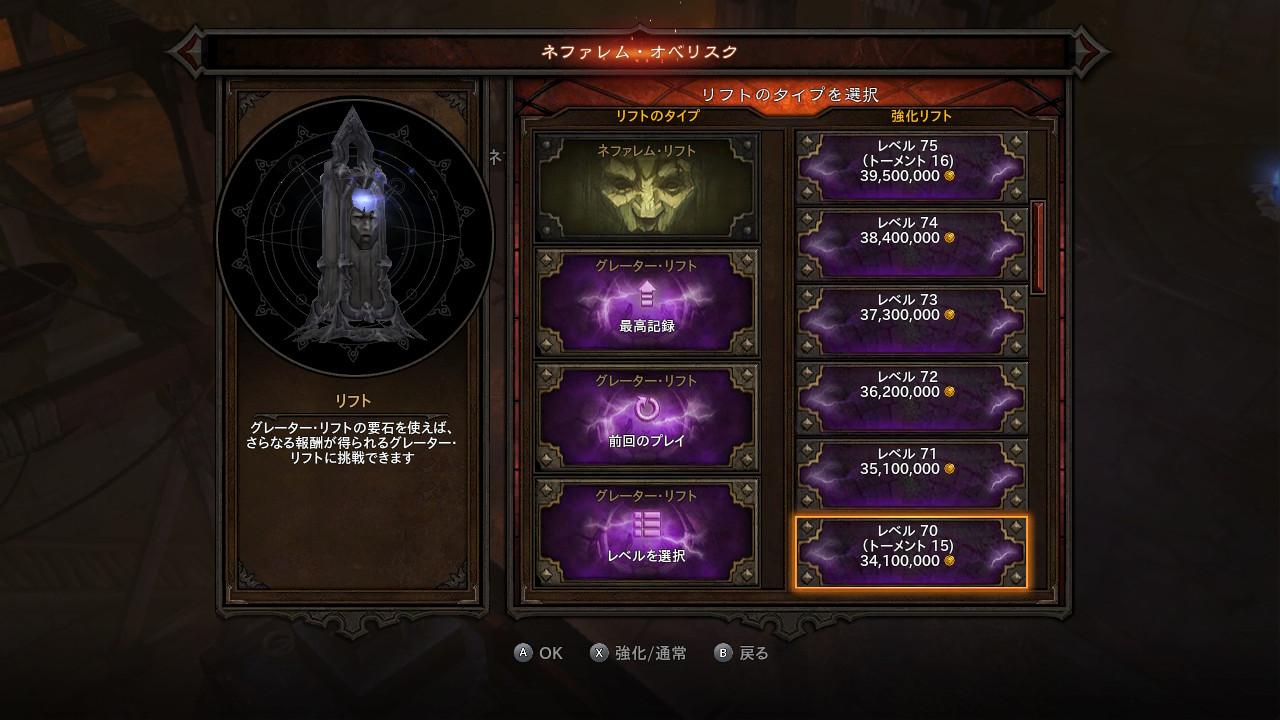Pick the レベル 75 empowered rift
The height and width of the screenshot is (720, 1280).
[x=911, y=167]
